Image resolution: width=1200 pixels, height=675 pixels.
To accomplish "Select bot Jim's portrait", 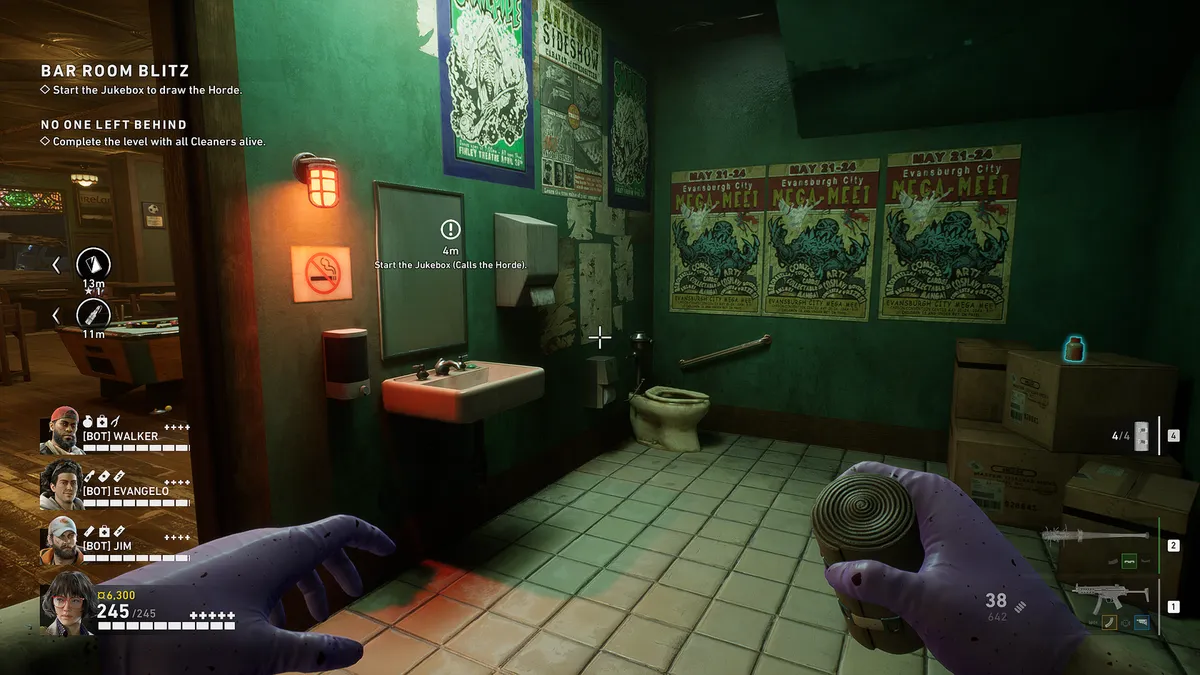I will coord(62,541).
